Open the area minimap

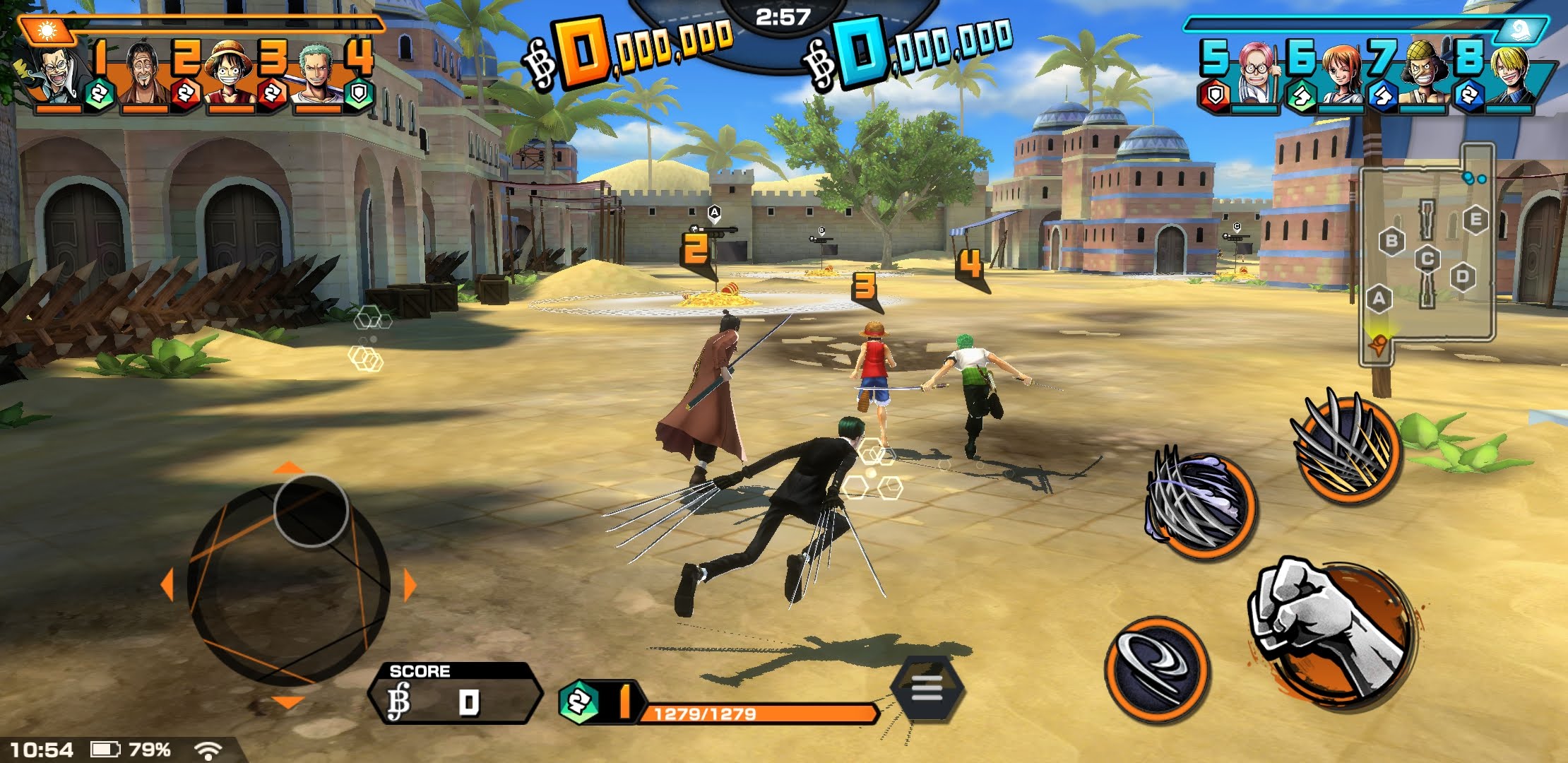1427,254
